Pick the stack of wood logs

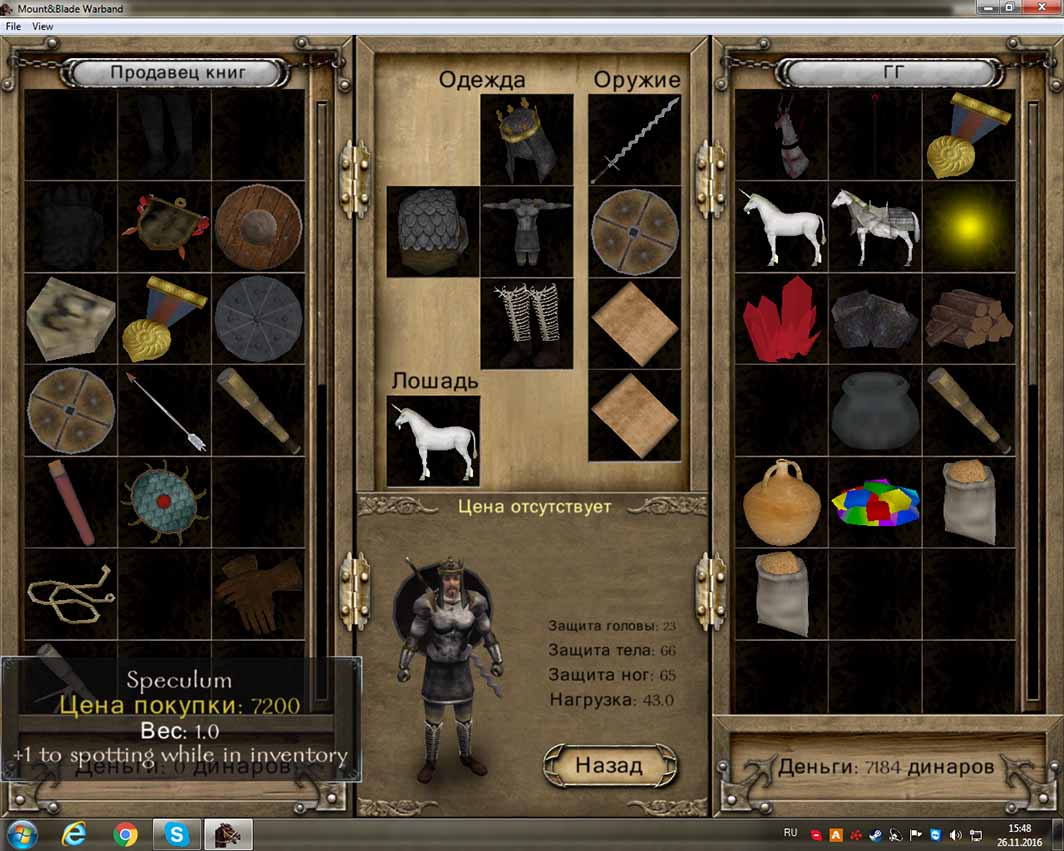pyautogui.click(x=968, y=319)
